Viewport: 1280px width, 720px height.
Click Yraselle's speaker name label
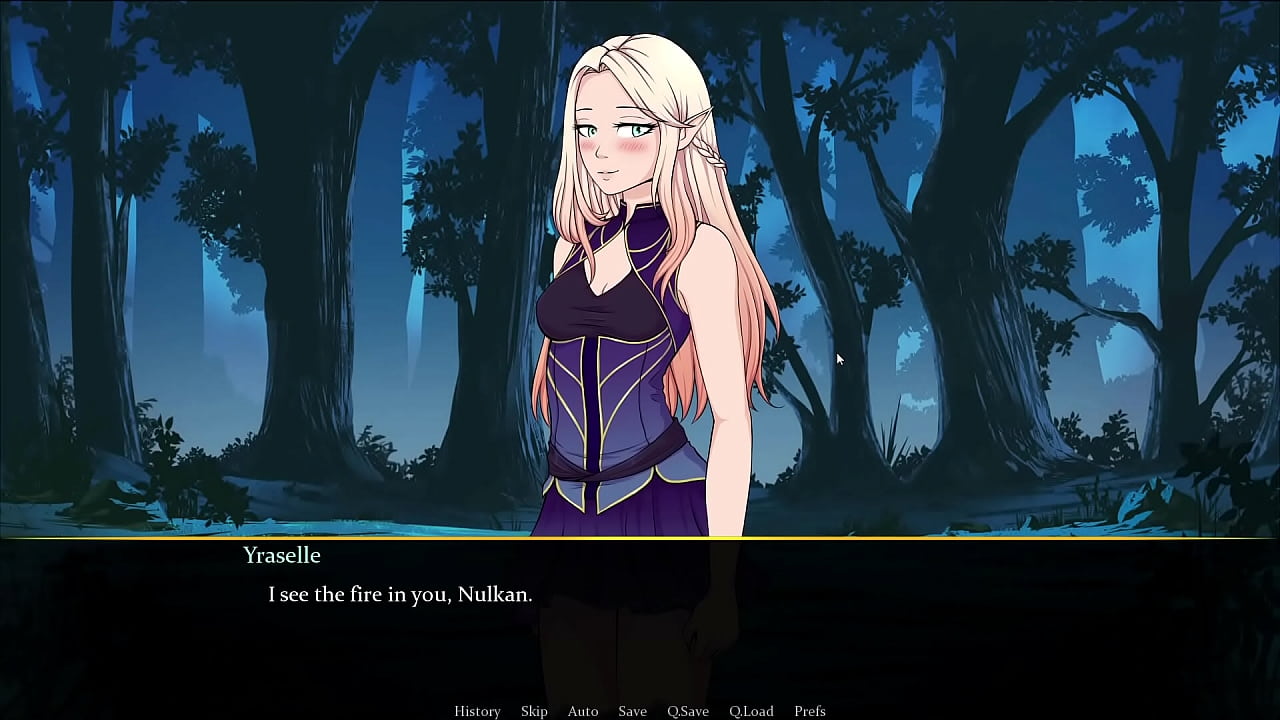281,556
